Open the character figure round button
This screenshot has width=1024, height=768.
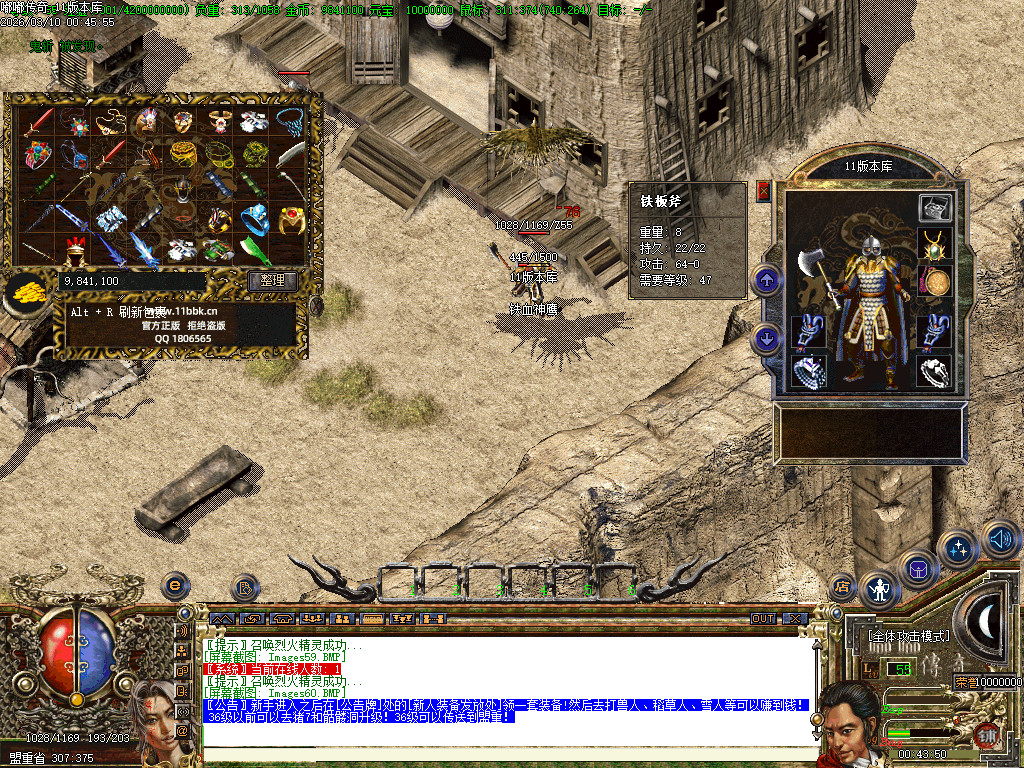point(880,590)
